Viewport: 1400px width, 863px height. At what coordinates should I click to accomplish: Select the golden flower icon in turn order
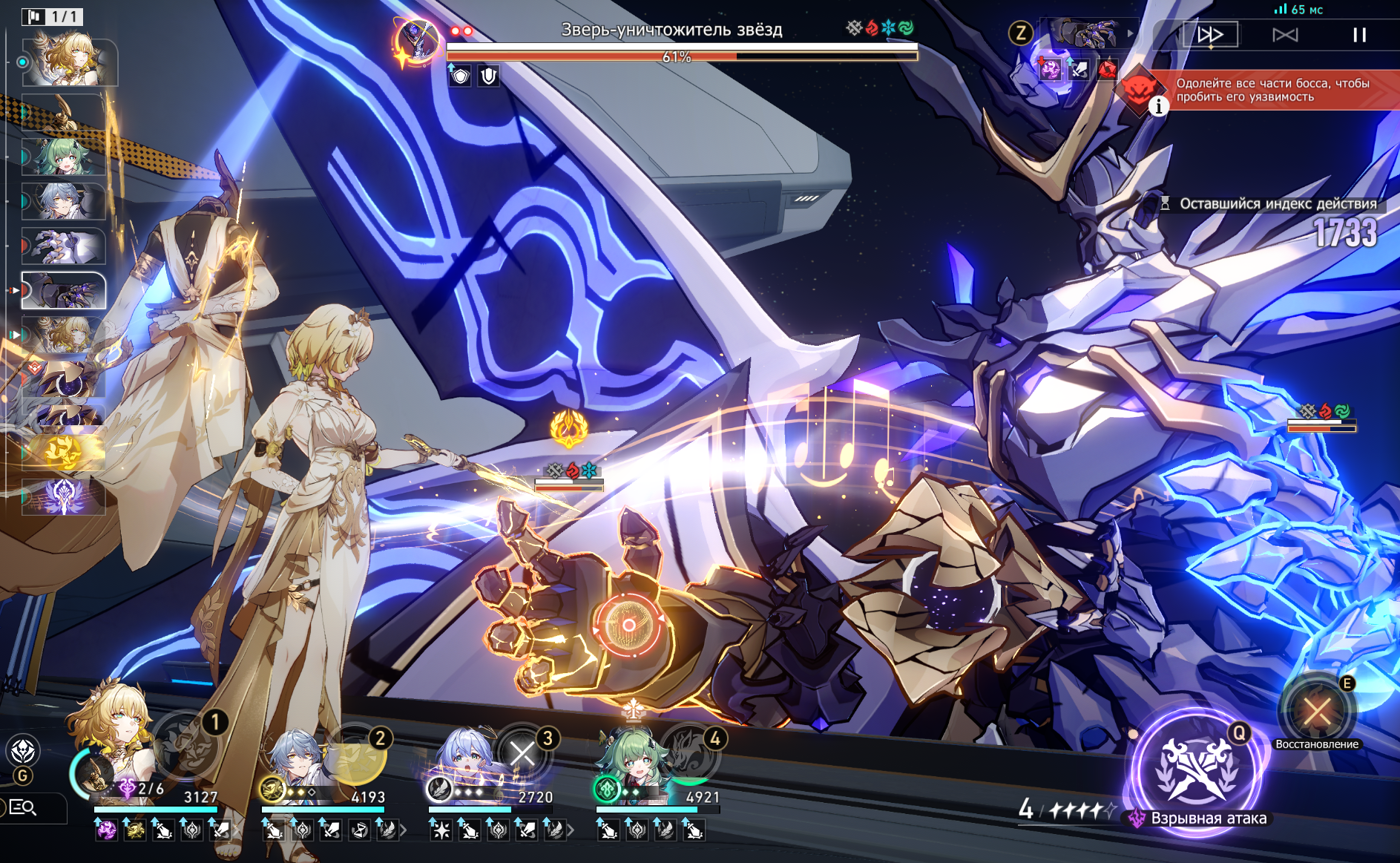64,451
